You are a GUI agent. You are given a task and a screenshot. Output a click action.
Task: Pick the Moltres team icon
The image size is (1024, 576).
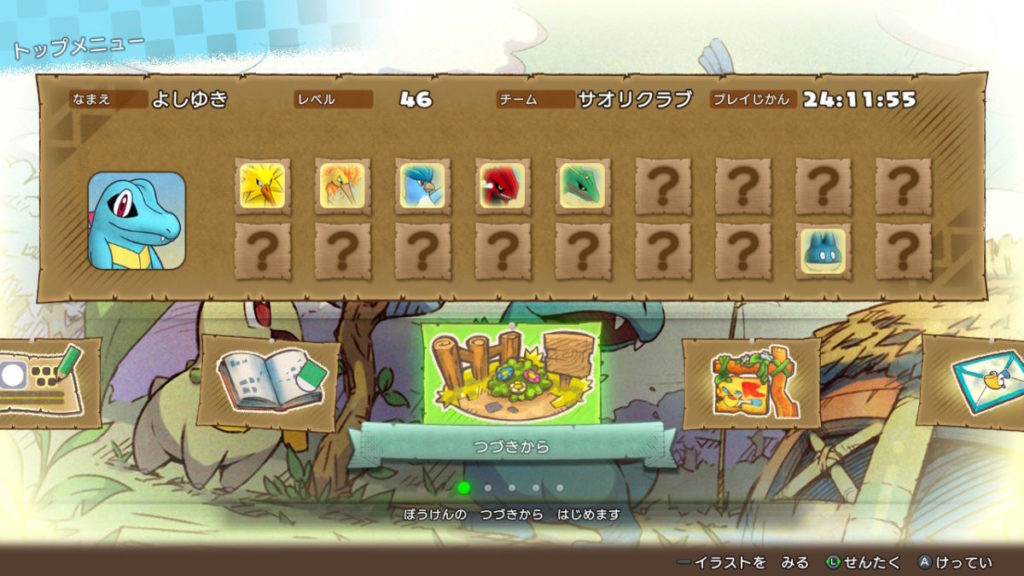pos(343,185)
